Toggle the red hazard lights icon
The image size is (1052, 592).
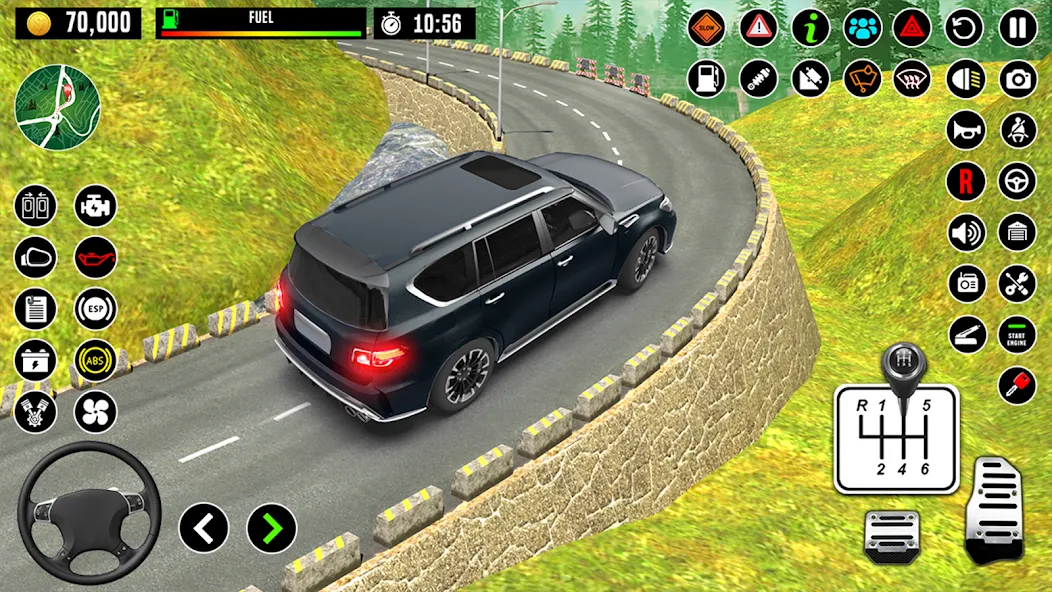[x=912, y=28]
